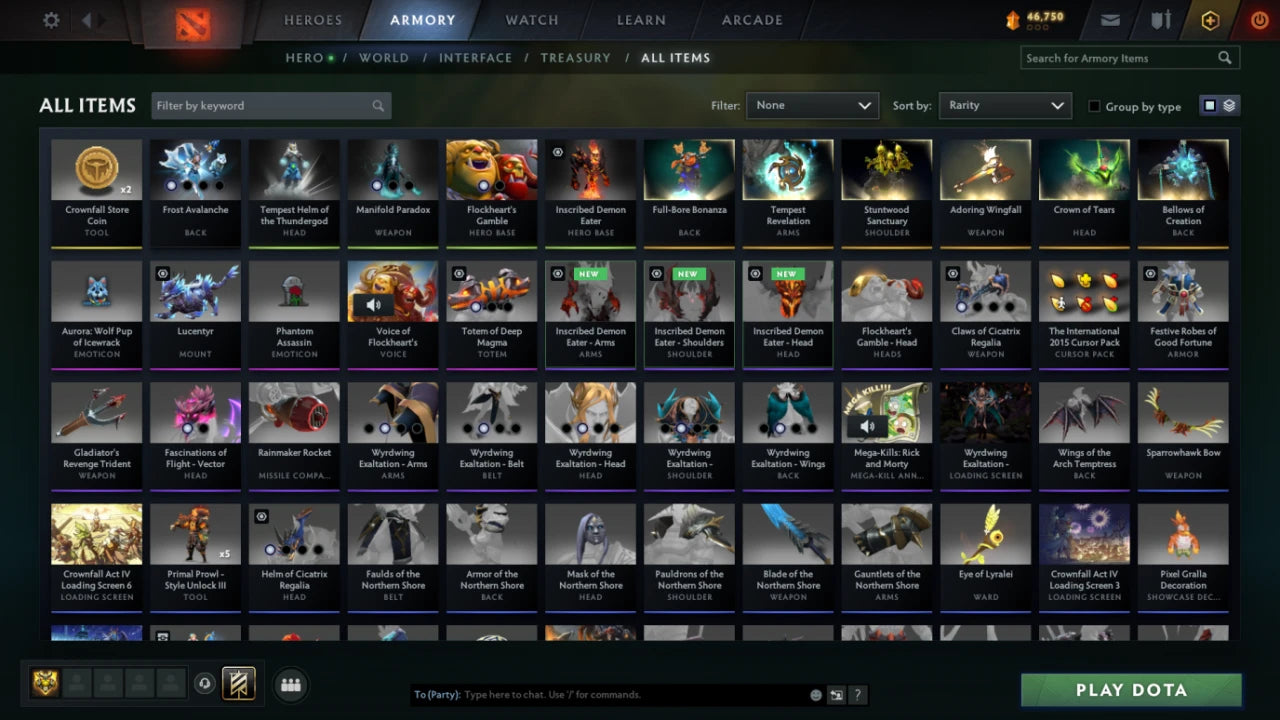Open the Sort by Rarity dropdown
1280x720 pixels.
[x=1005, y=105]
